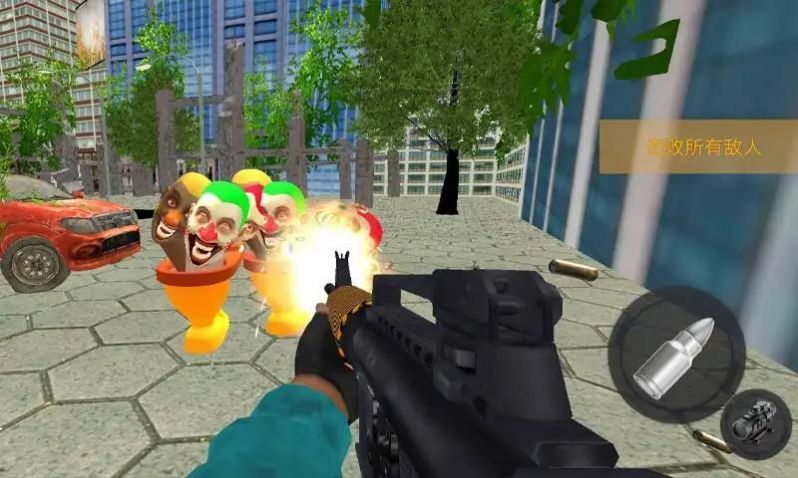Select the defeat all enemies objective banner
798x478 pixels.
click(x=697, y=147)
